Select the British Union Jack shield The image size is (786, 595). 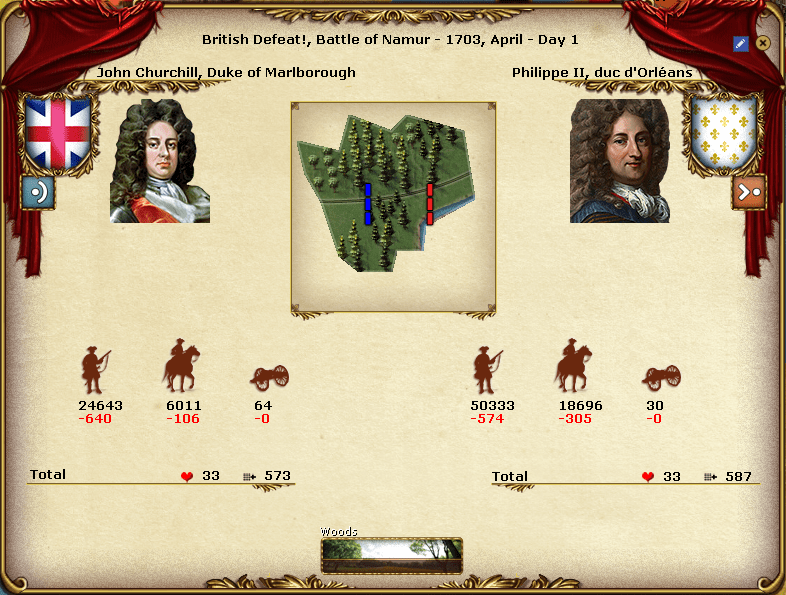tap(58, 132)
